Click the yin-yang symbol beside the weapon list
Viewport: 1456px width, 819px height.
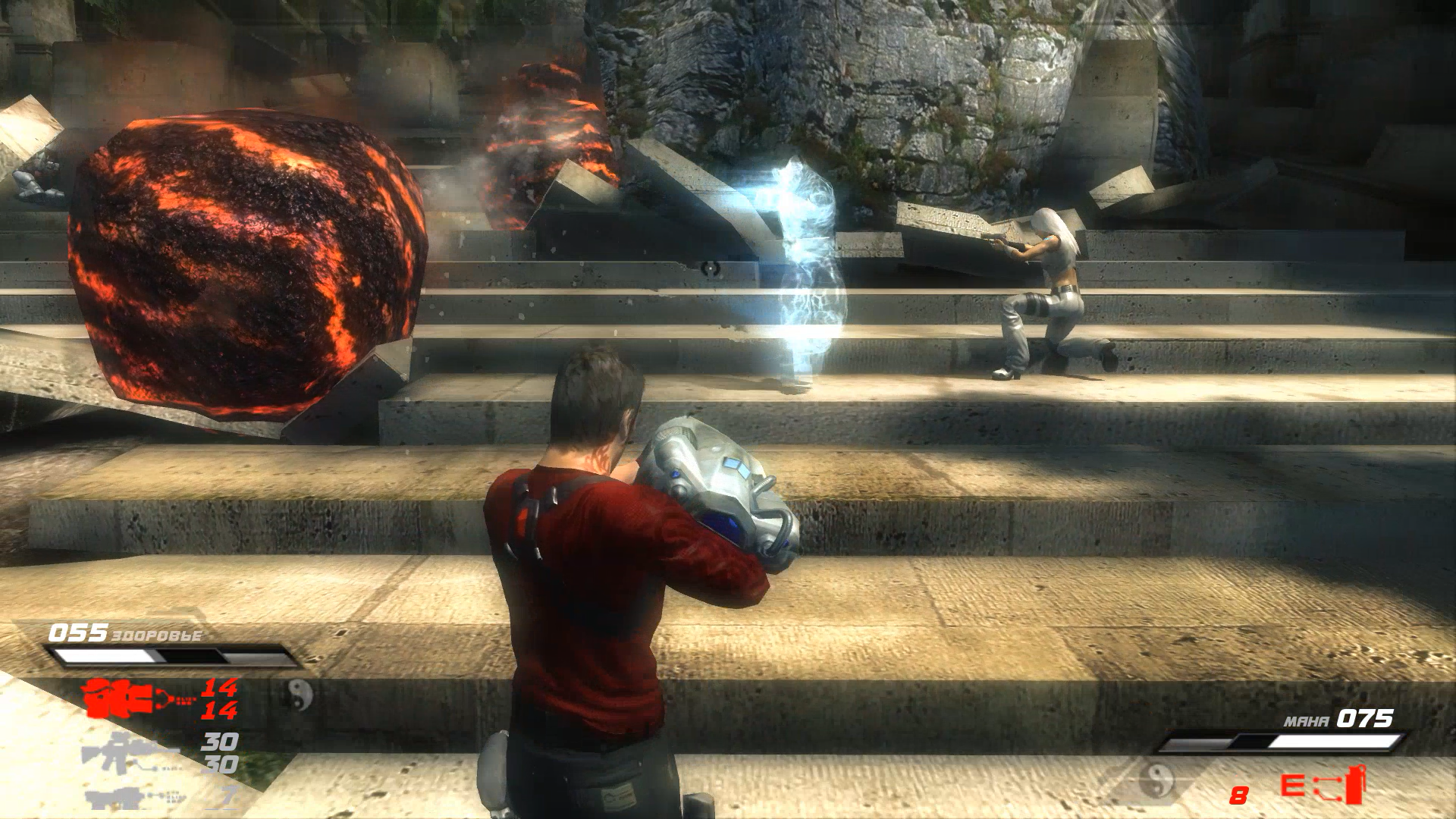coord(300,693)
